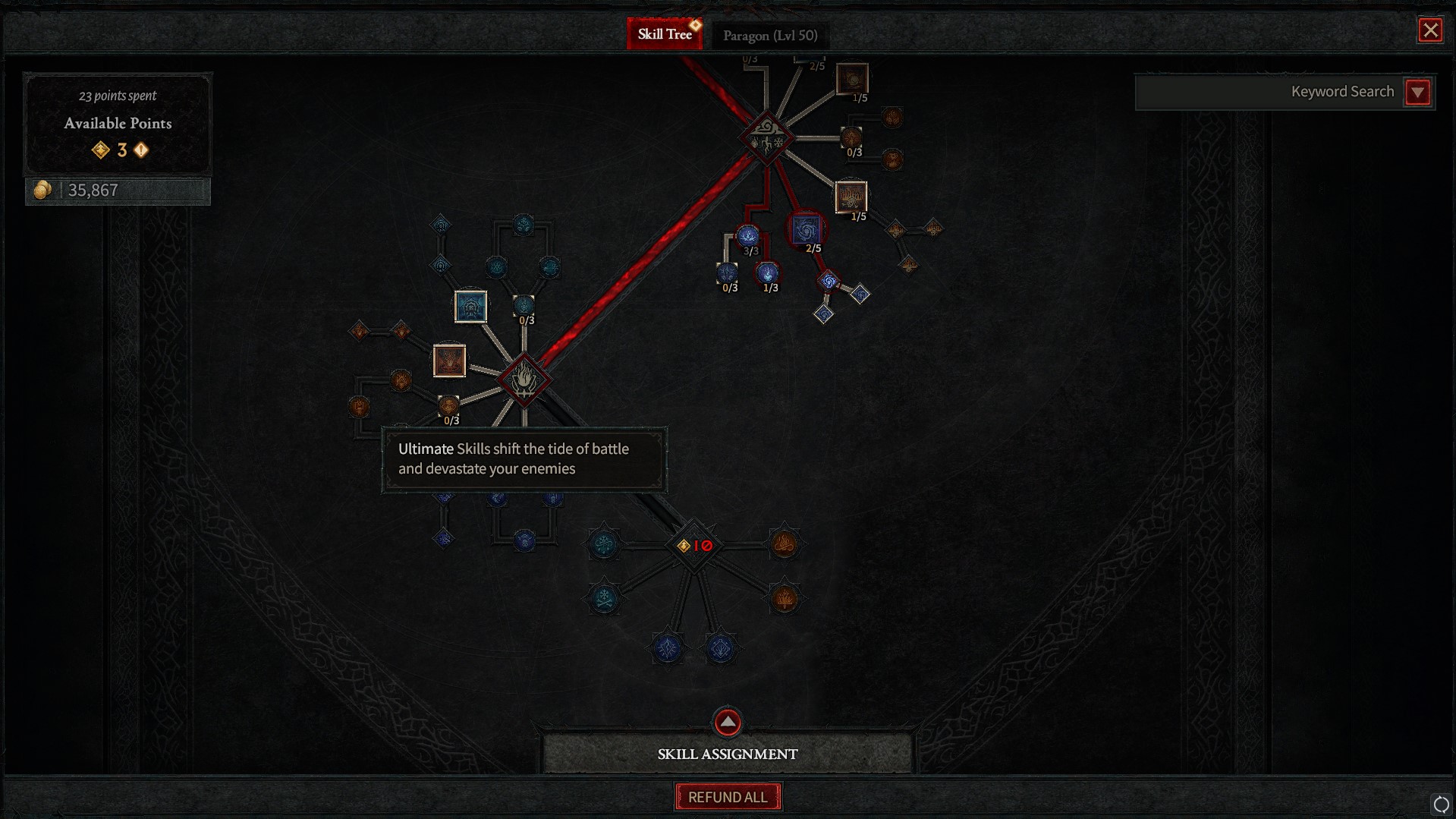Close the skill tree window

[1430, 30]
